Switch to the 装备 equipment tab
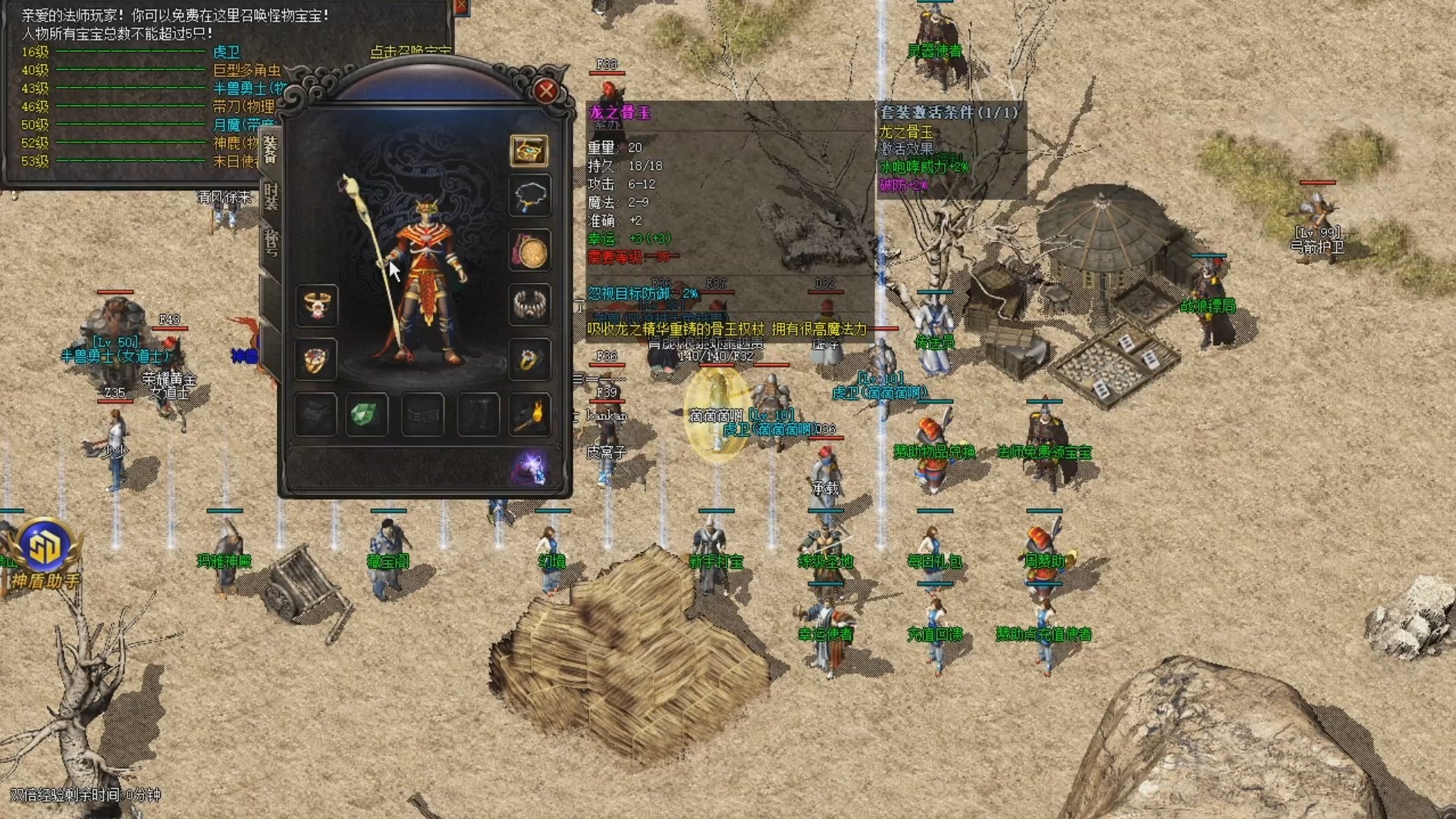This screenshot has height=819, width=1456. click(271, 149)
